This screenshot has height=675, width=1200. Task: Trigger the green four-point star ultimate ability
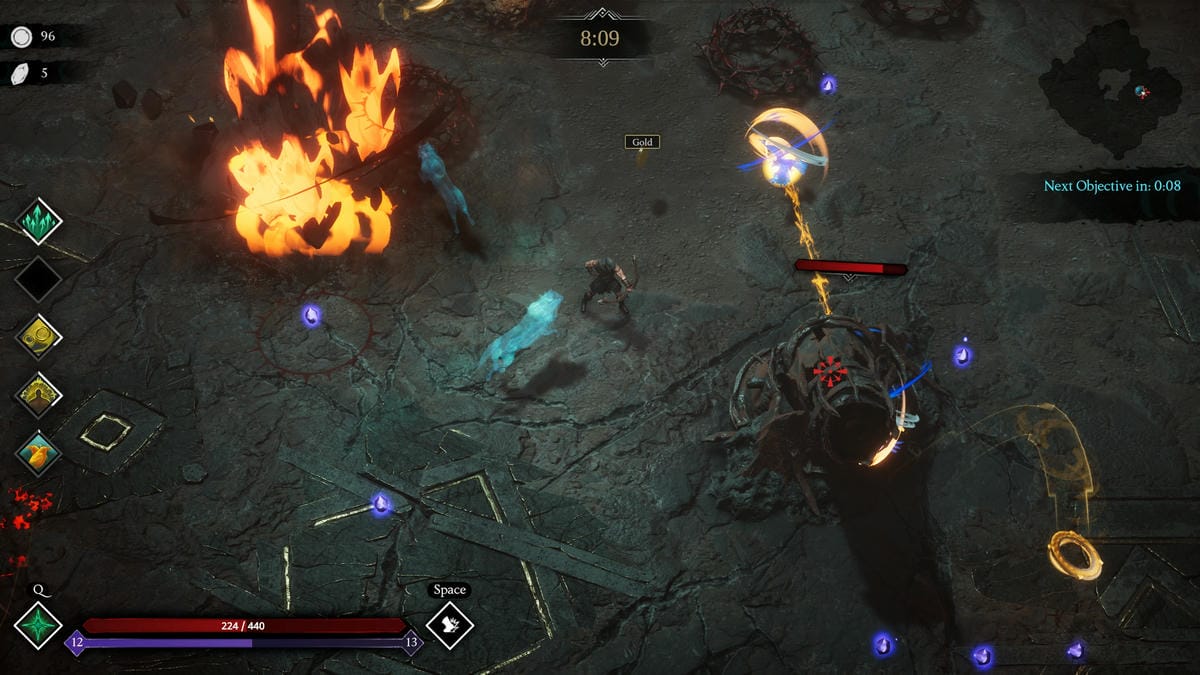(38, 625)
